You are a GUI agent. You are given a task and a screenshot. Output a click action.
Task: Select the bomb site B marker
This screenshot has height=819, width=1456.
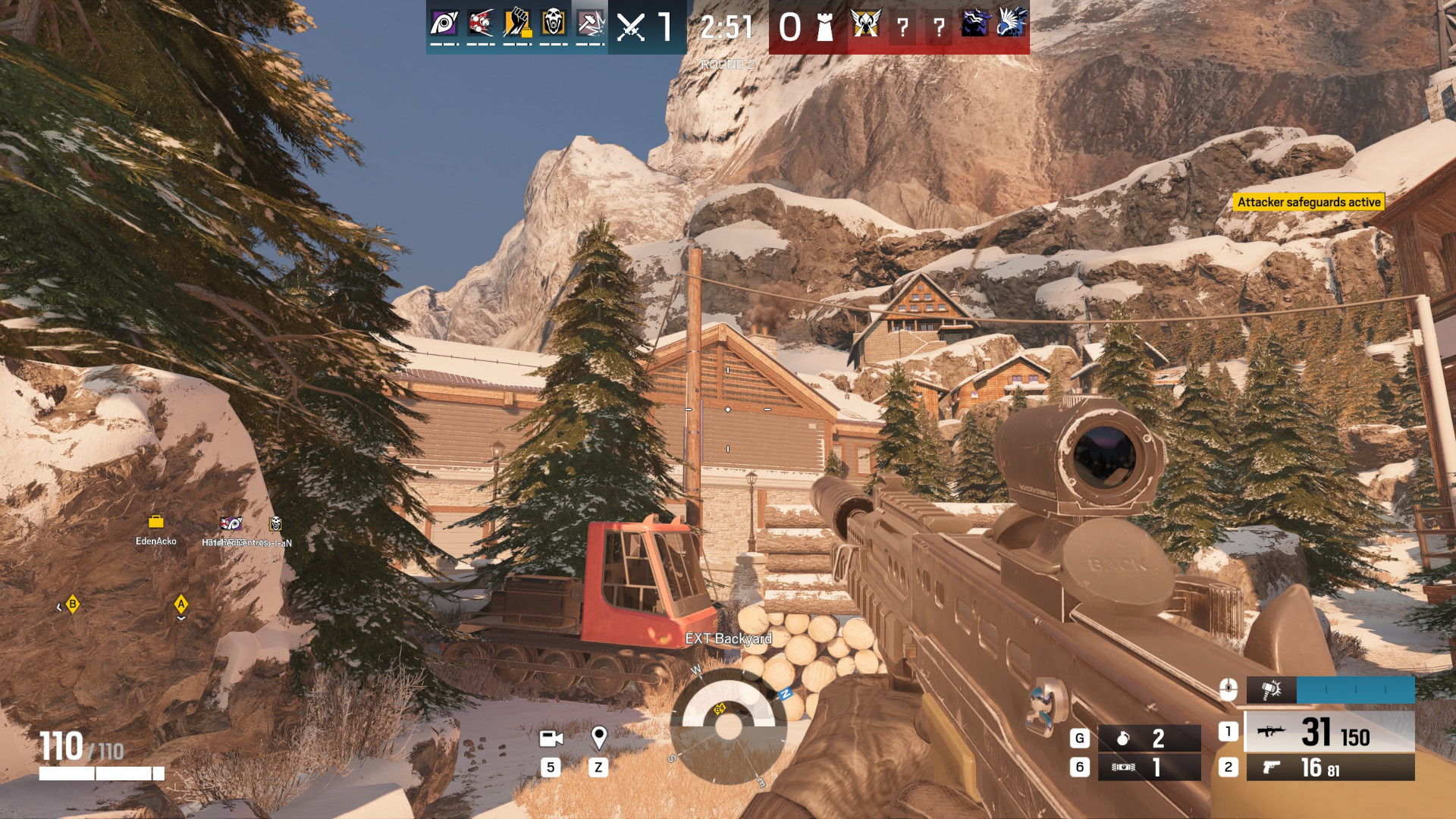click(x=72, y=604)
